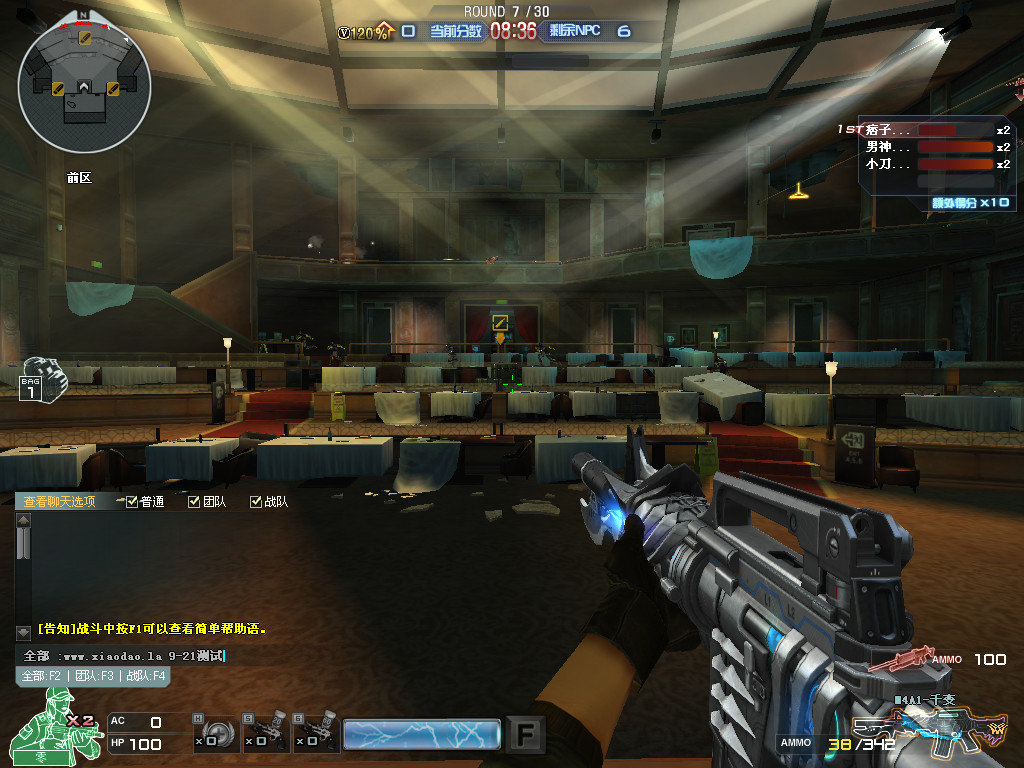Open the 查看聊天选项 chat options
1024x768 pixels.
pyautogui.click(x=60, y=502)
